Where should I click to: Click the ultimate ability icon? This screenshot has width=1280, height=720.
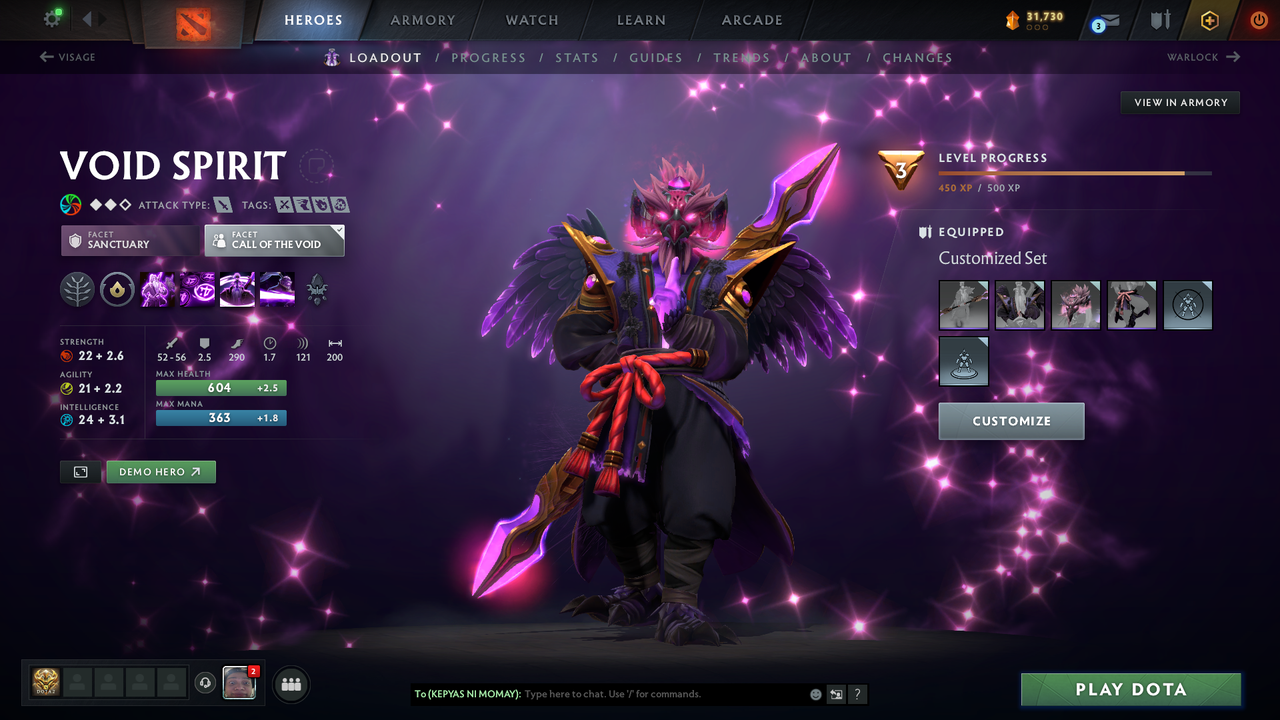pyautogui.click(x=277, y=289)
